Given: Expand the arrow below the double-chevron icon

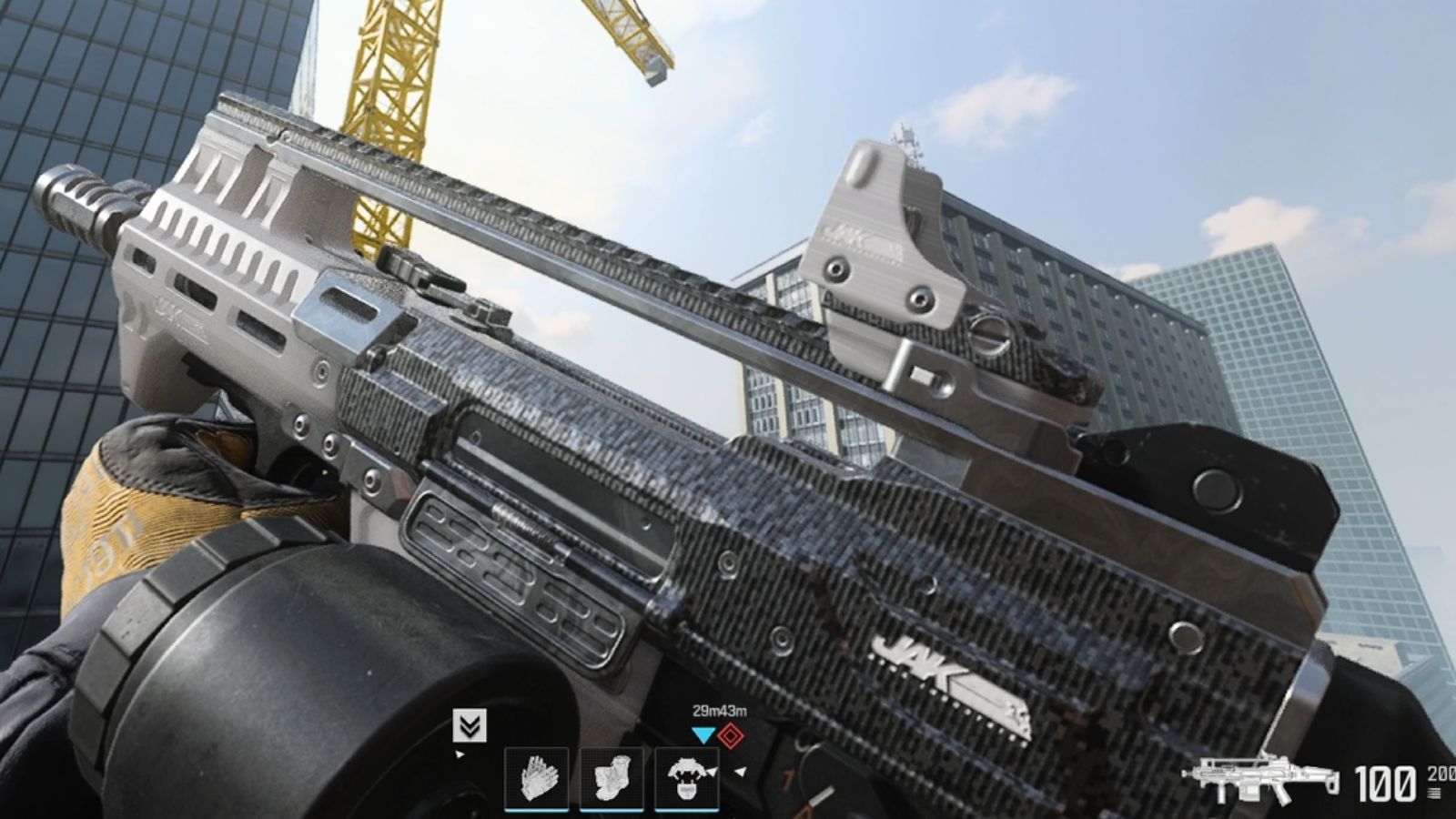Looking at the screenshot, I should [459, 754].
